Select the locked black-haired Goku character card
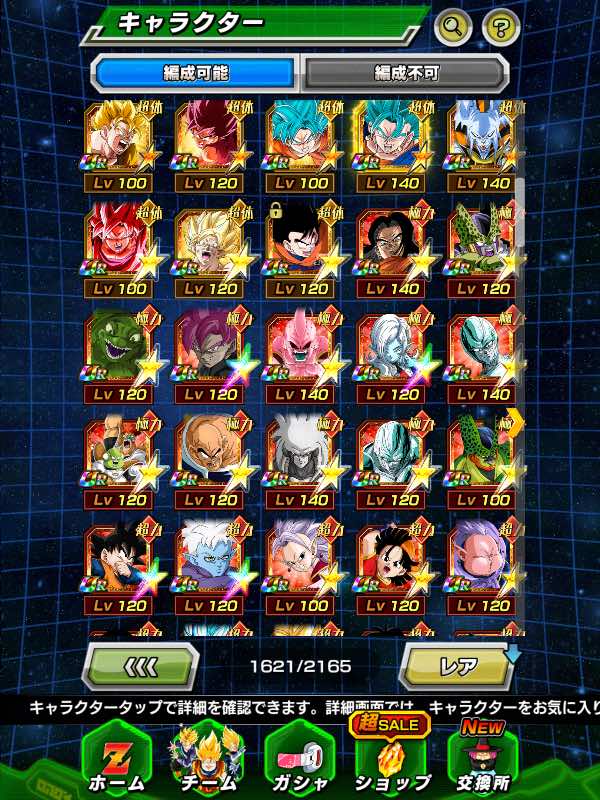Image resolution: width=600 pixels, height=800 pixels. [301, 246]
